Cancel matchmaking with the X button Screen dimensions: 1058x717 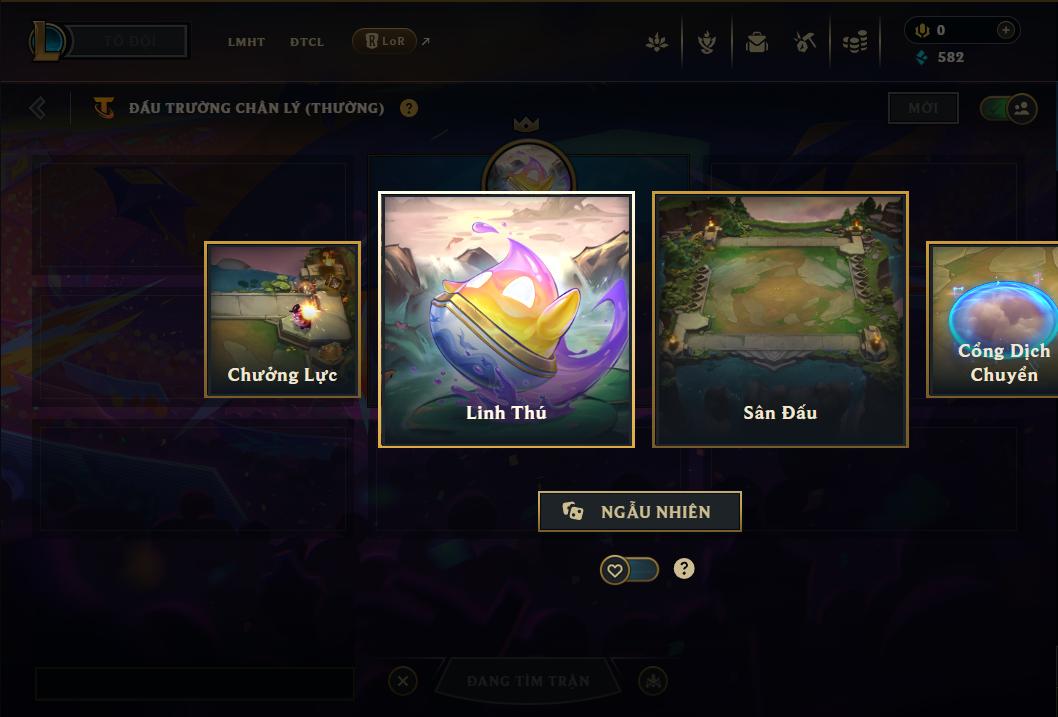coord(402,681)
